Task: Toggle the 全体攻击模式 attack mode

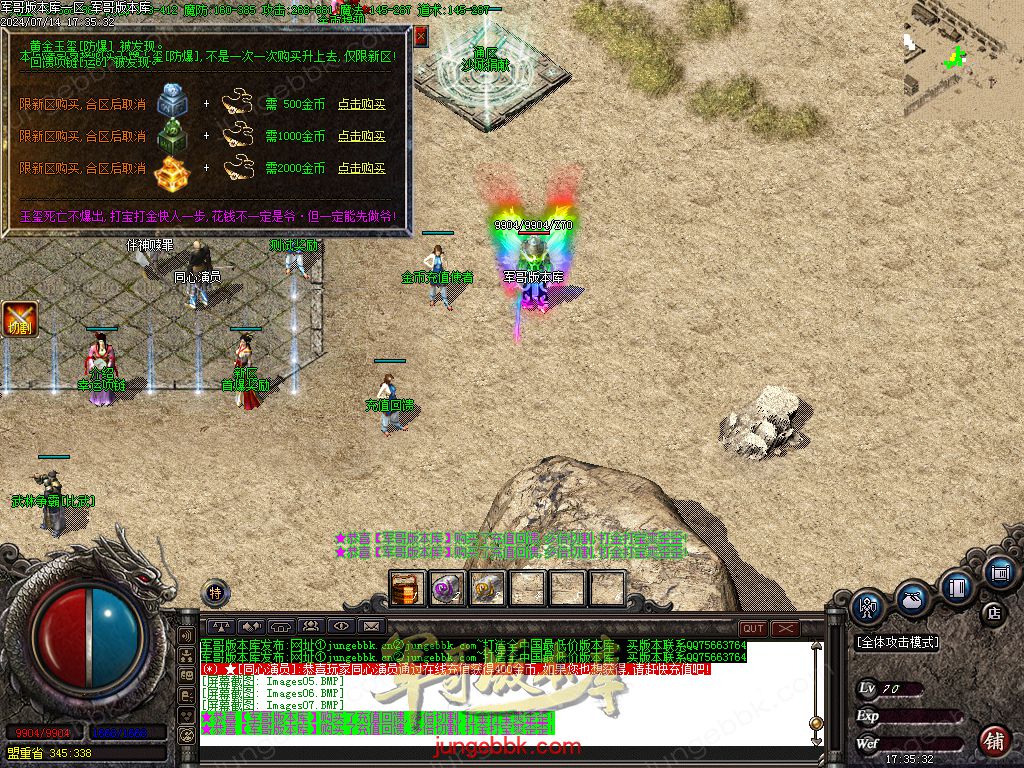Action: [x=897, y=643]
